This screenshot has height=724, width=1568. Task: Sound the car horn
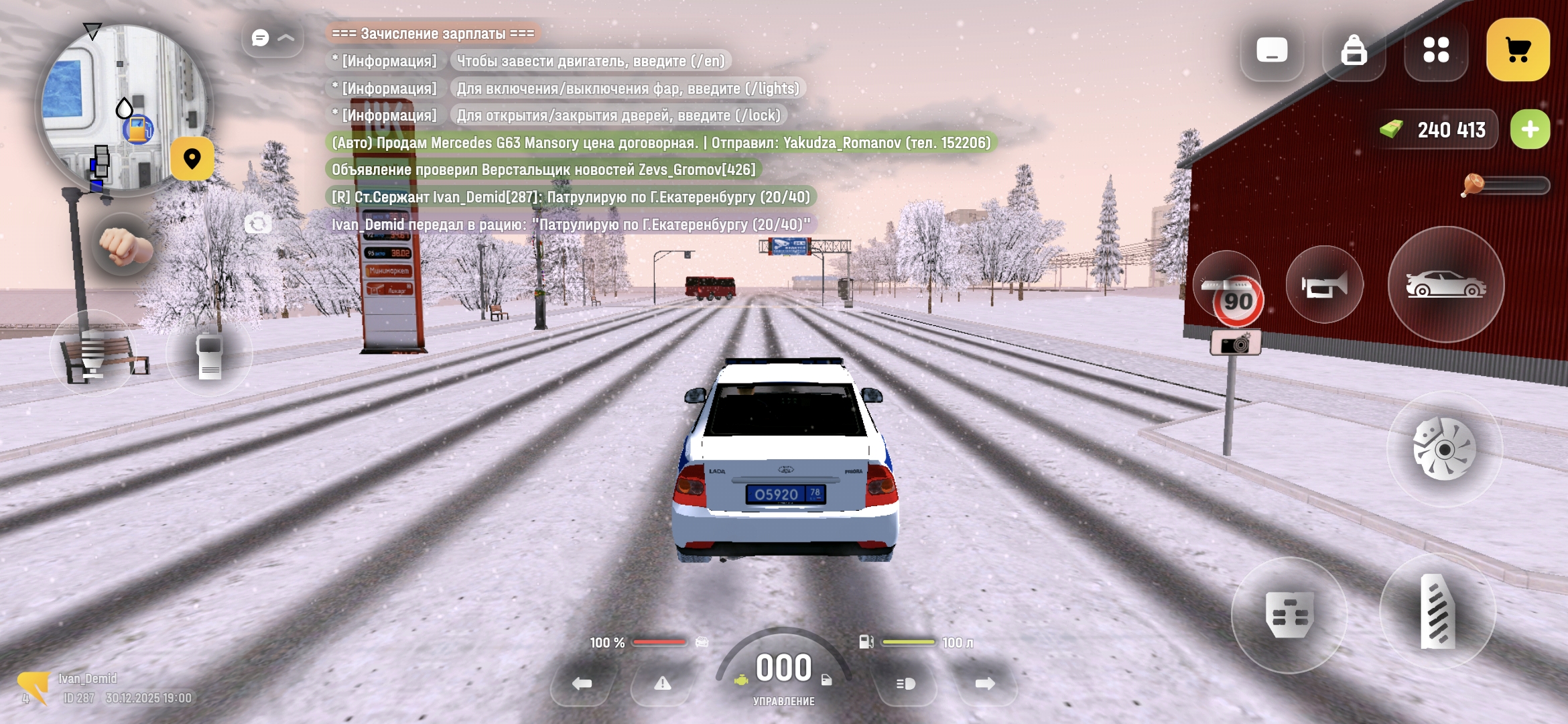point(1325,285)
